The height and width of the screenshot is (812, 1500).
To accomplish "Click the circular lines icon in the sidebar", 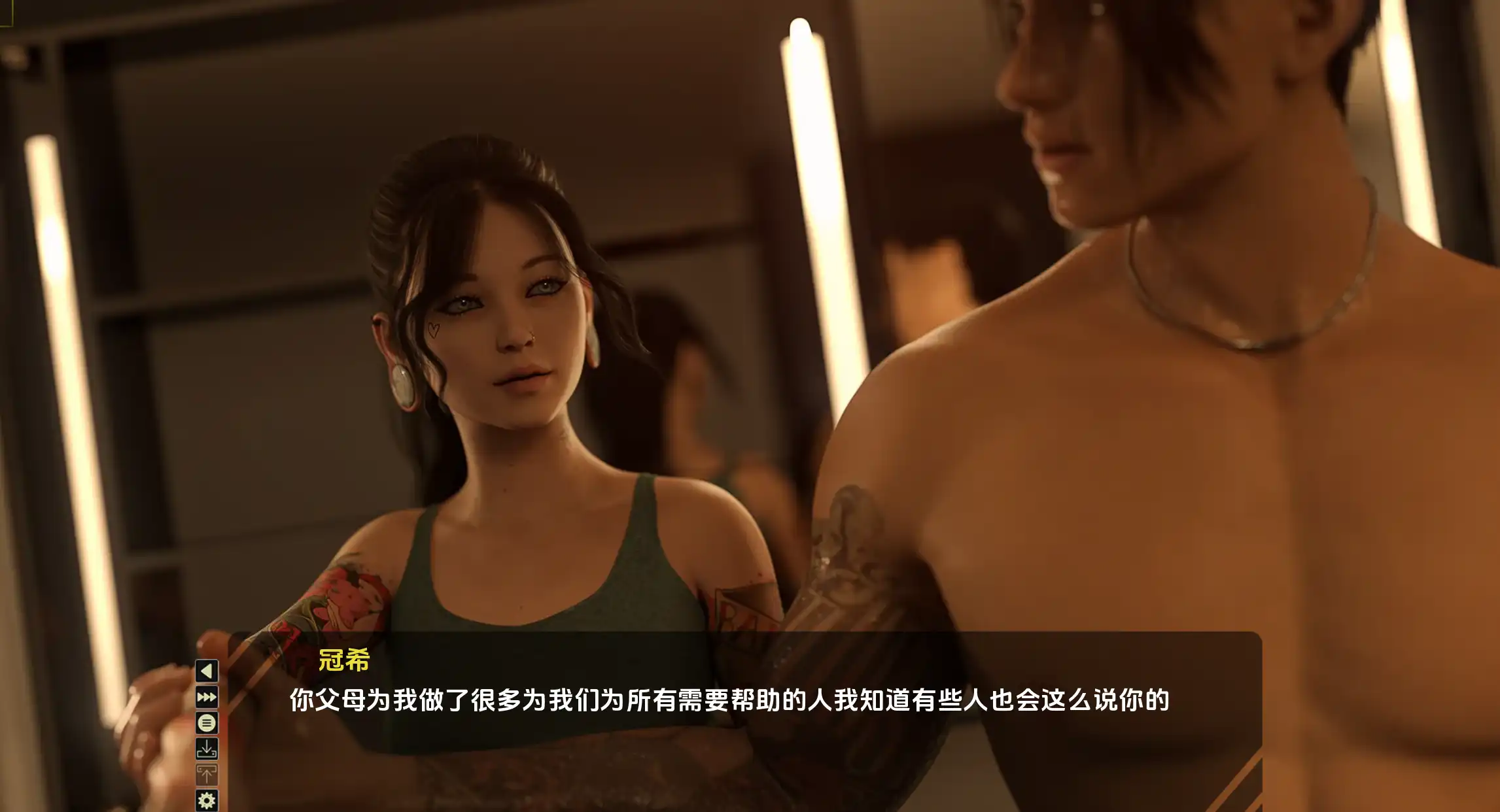I will click(x=206, y=722).
